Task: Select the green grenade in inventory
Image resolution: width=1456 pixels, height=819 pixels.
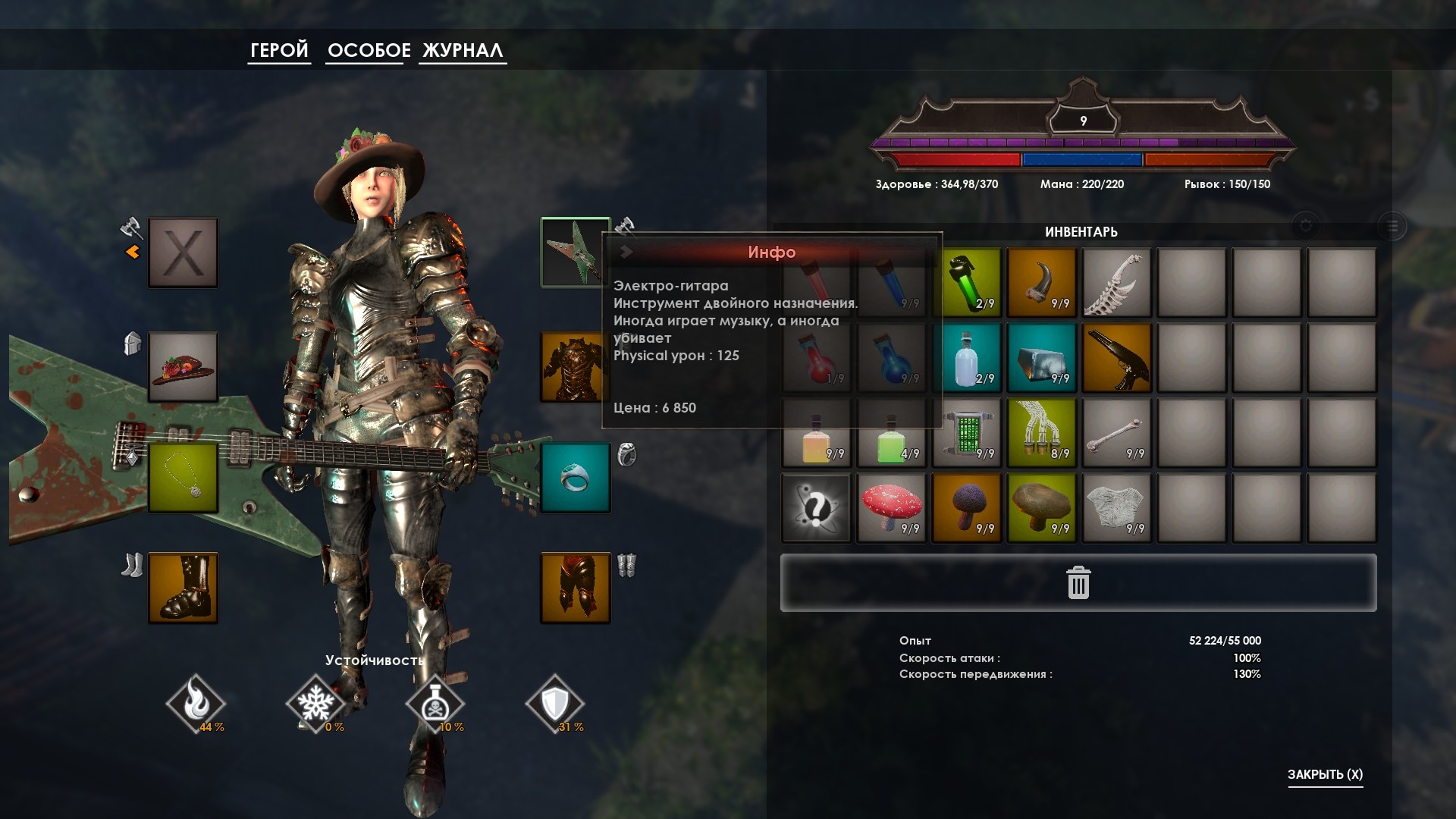Action: pyautogui.click(x=967, y=282)
